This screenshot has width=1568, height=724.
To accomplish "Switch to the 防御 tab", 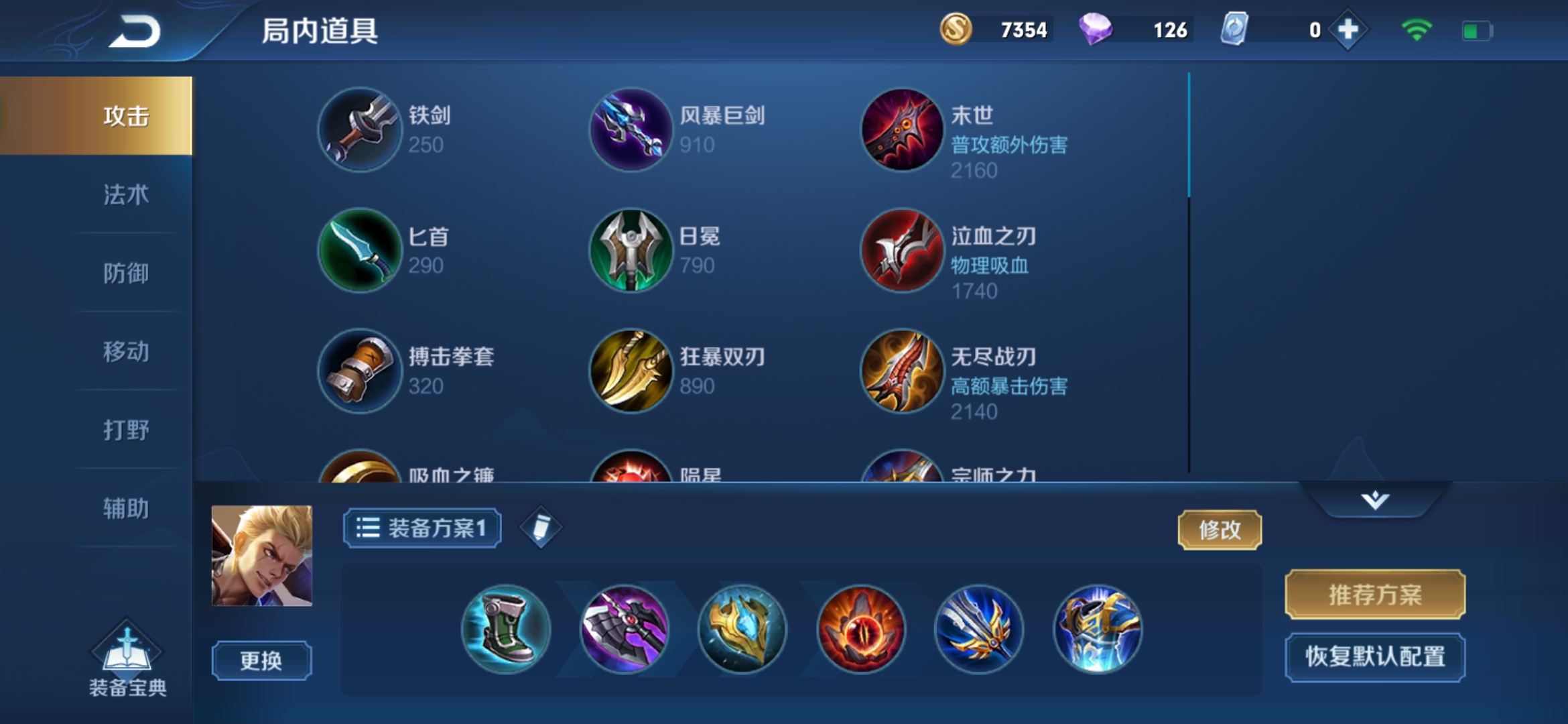I will click(127, 274).
